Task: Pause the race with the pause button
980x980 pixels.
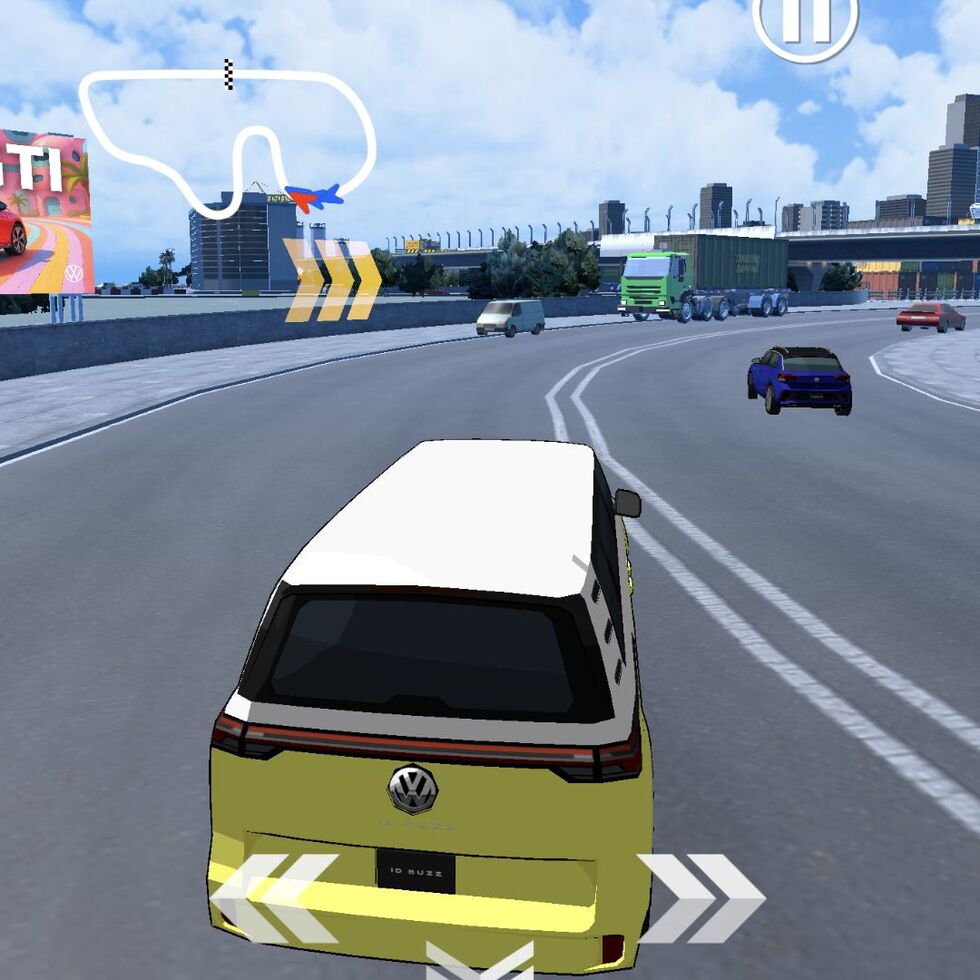Action: (805, 22)
